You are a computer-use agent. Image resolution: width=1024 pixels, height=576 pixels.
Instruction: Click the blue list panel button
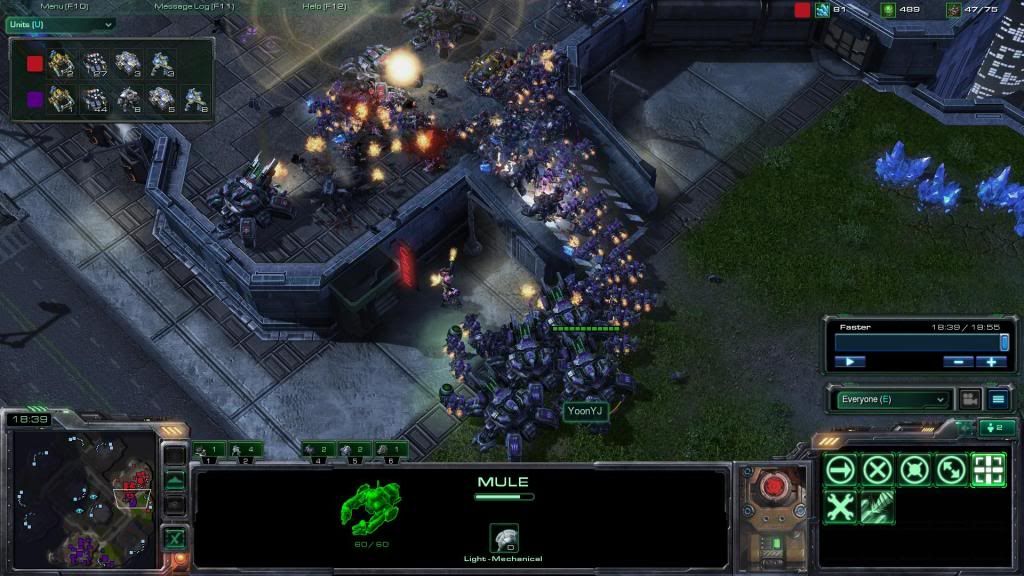998,399
